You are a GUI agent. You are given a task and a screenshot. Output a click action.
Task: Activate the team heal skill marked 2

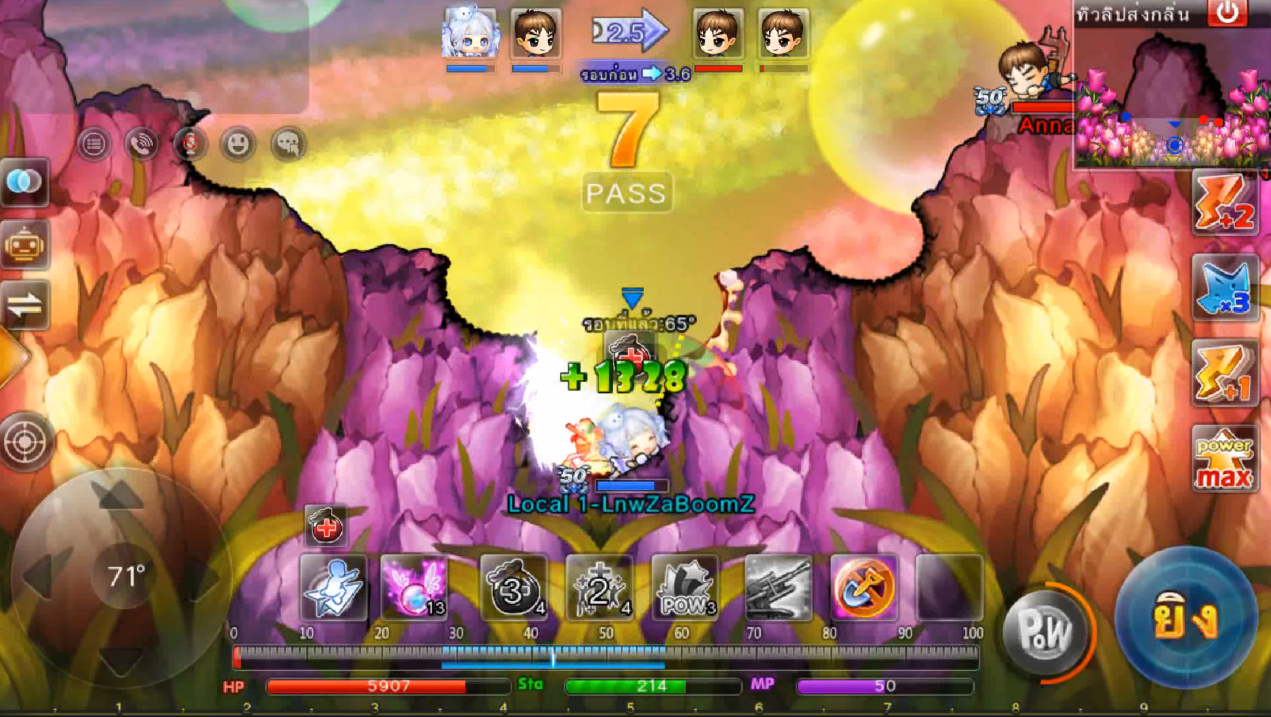click(x=599, y=589)
